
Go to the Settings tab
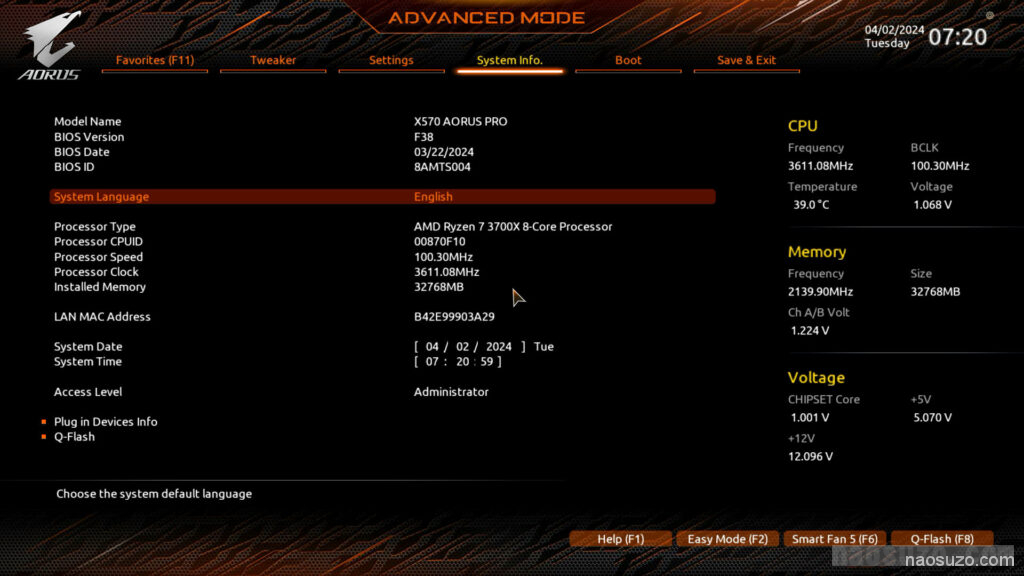click(x=391, y=60)
